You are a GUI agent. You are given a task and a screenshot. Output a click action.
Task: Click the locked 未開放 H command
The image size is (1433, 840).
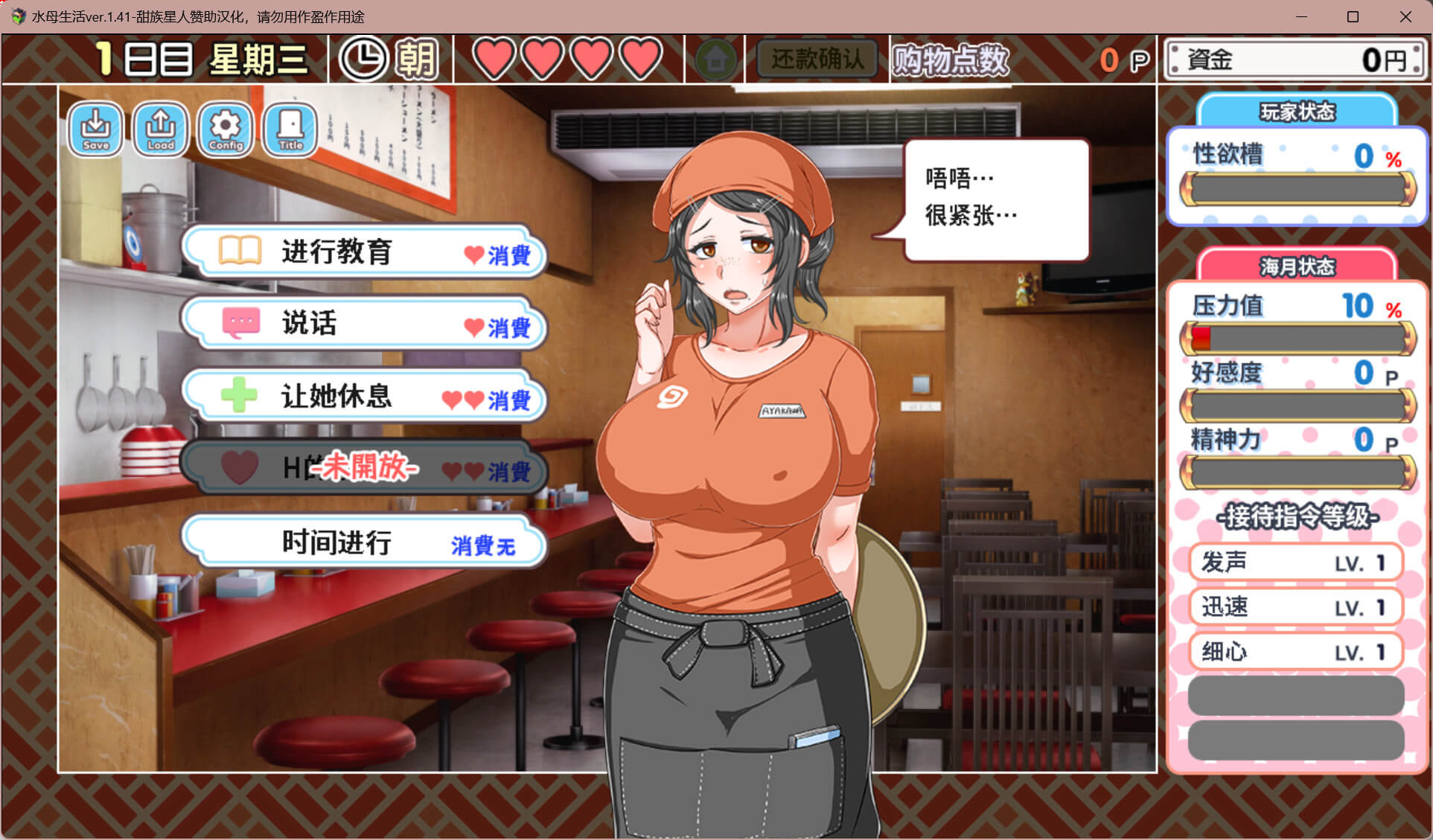[x=365, y=469]
